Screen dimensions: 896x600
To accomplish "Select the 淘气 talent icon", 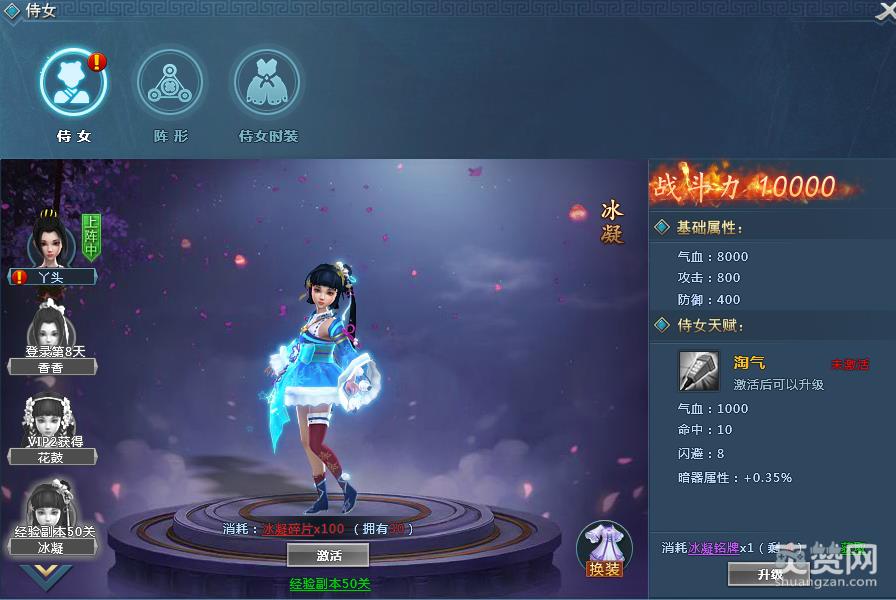I will tap(698, 371).
